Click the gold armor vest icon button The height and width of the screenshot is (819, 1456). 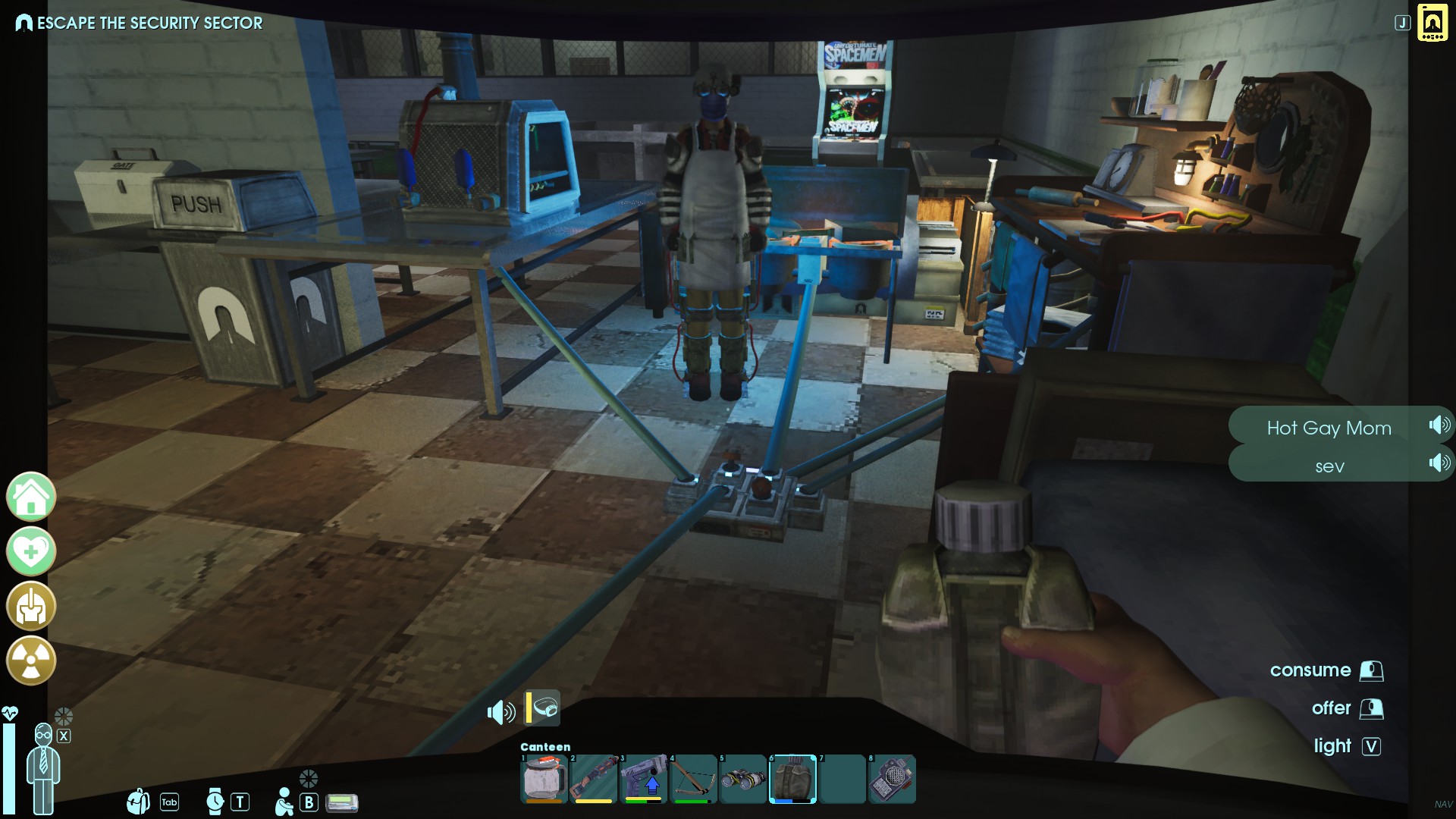pos(31,606)
